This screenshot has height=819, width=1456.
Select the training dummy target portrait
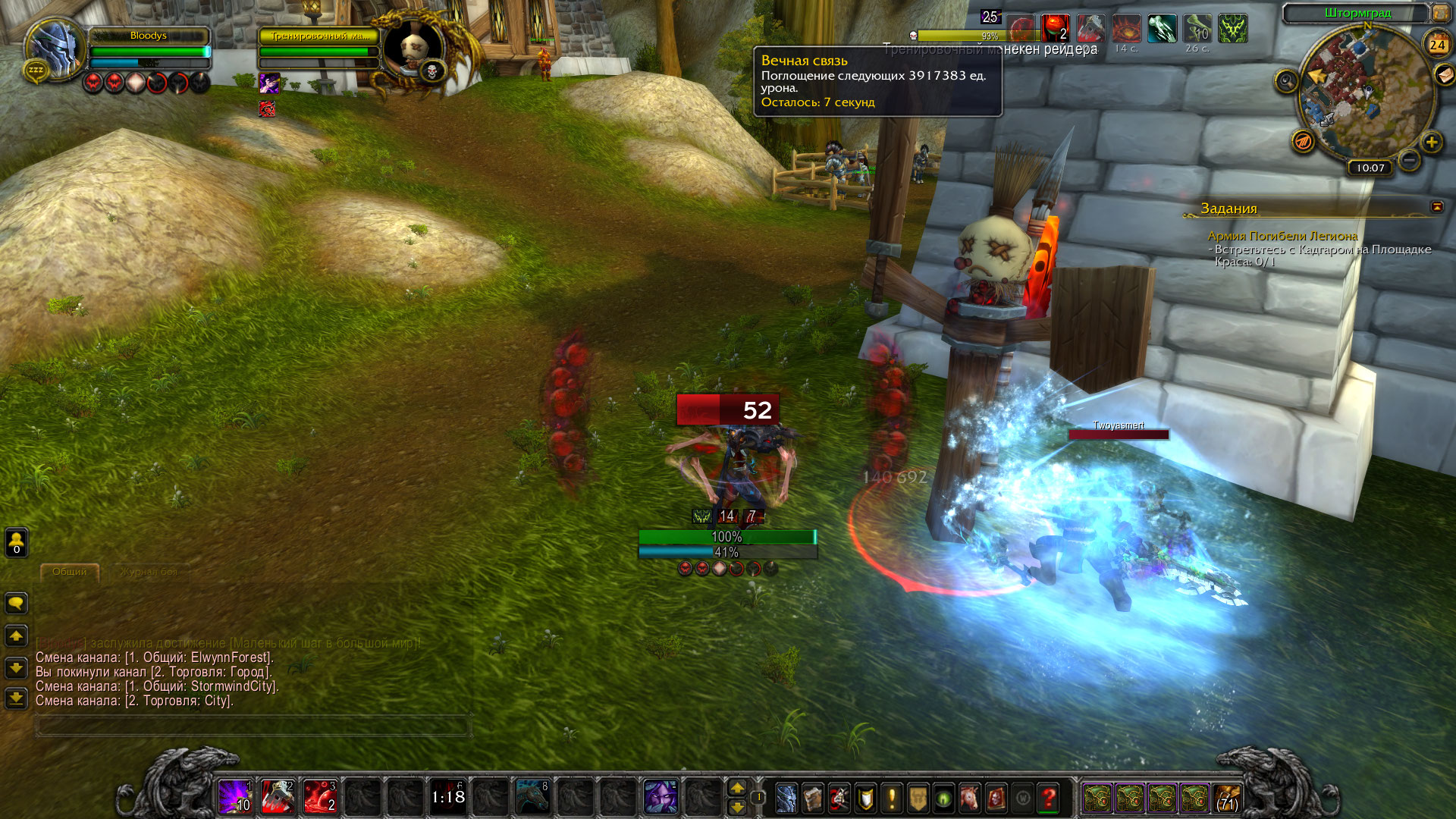(412, 47)
